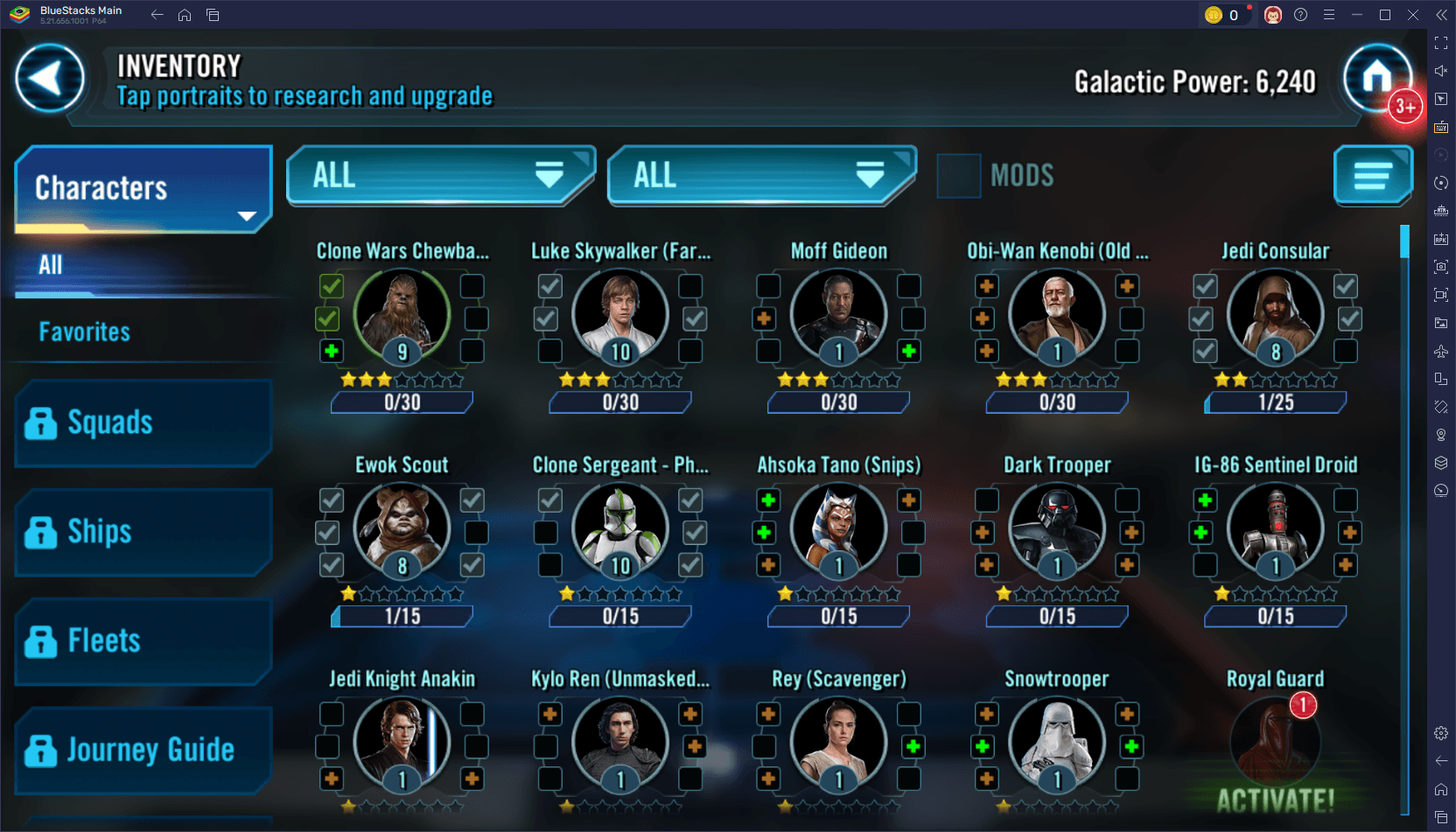Mute the emulator volume
The image size is (1456, 832).
click(1441, 70)
